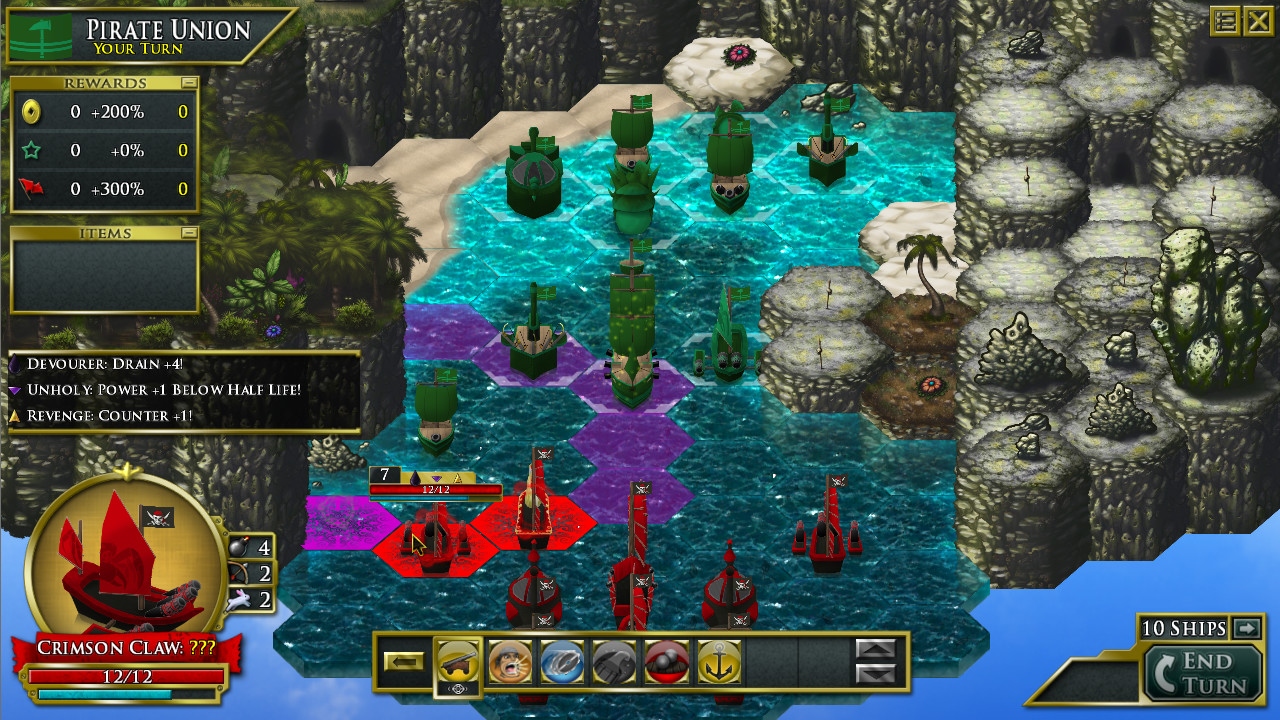Screen dimensions: 1280x720
Task: Open the cannonball ammunition ability
Action: (x=665, y=662)
